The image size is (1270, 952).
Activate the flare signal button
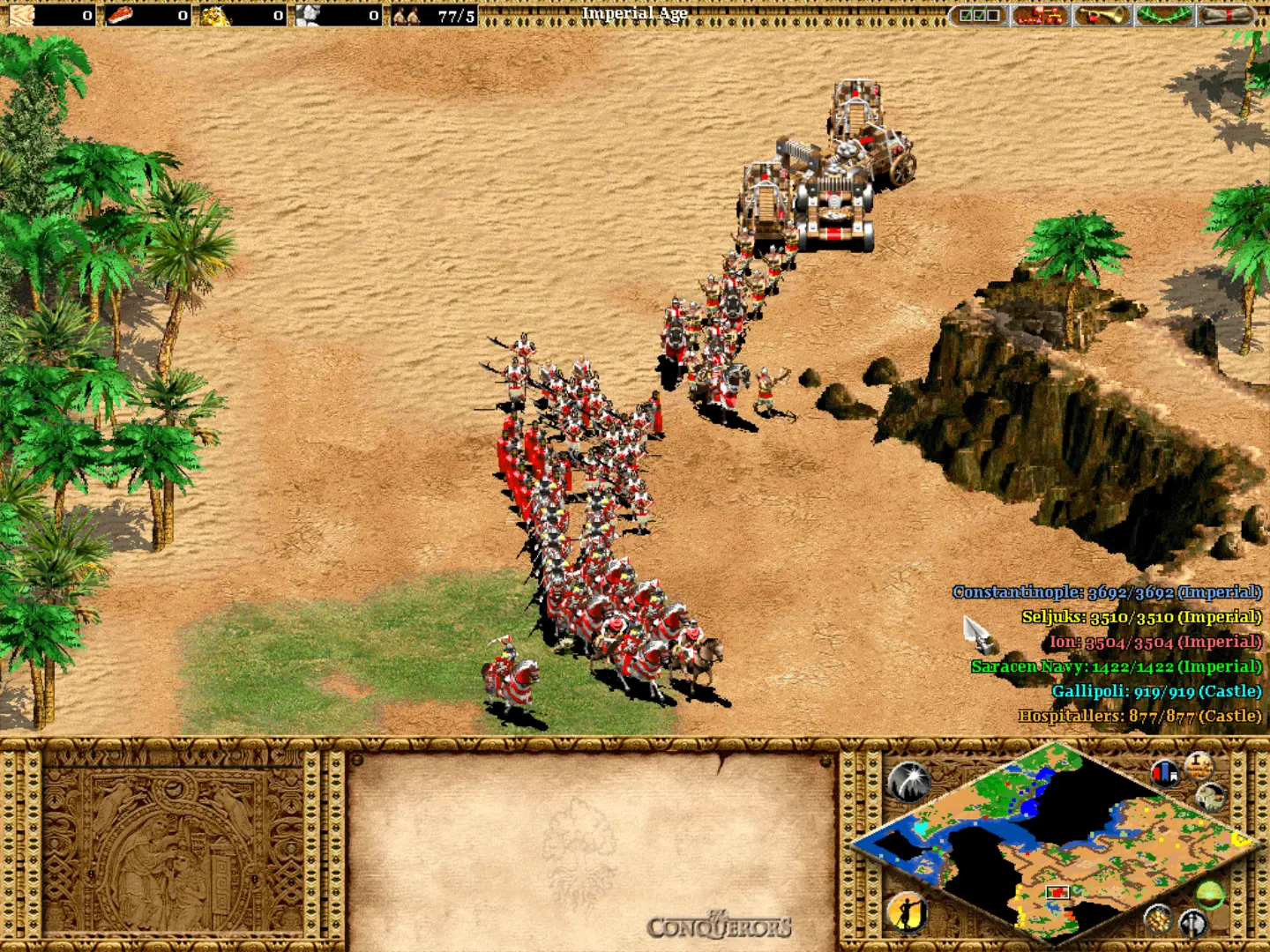(x=909, y=782)
